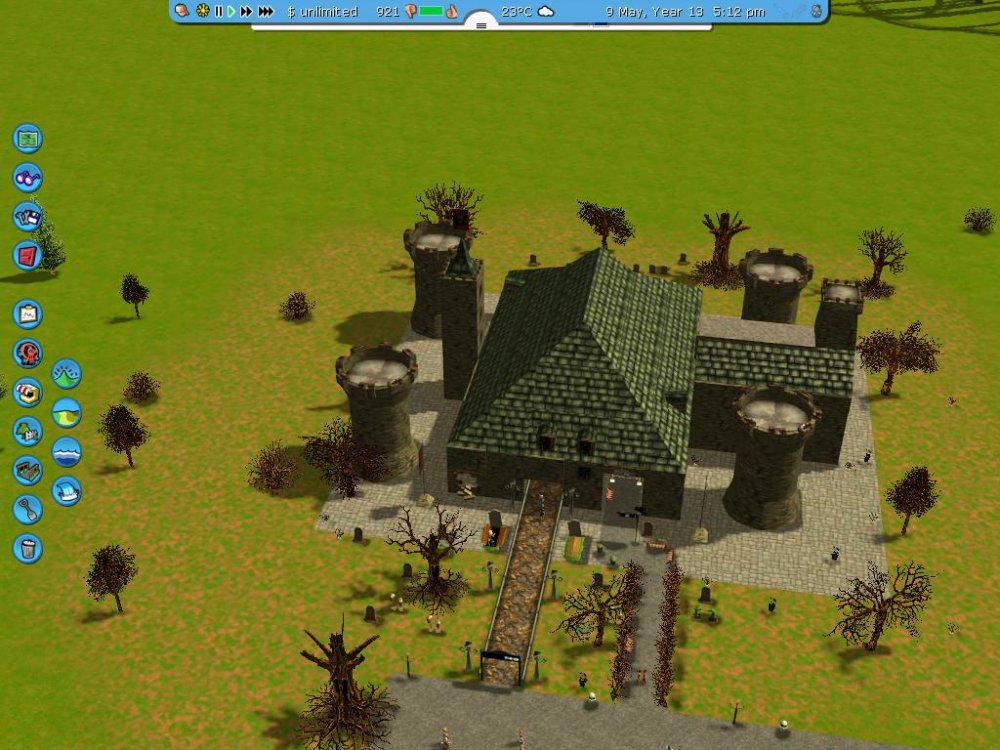Choose the terrain surface paint tool
This screenshot has height=750, width=1000.
click(66, 413)
